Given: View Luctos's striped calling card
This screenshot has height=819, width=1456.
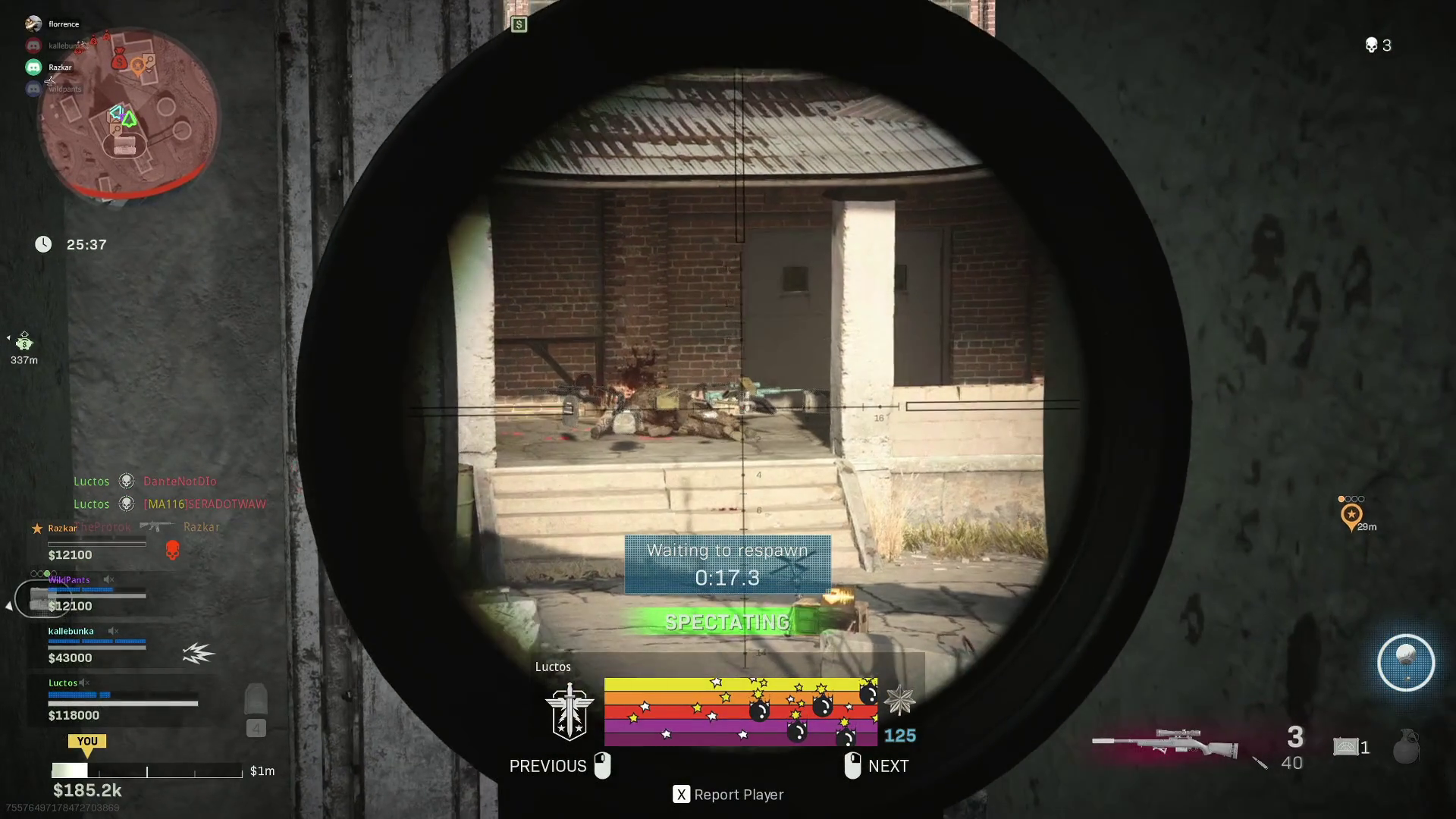Looking at the screenshot, I should pos(740,711).
